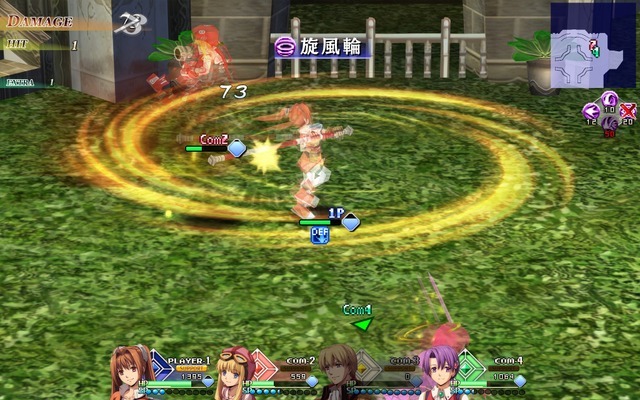
Task: Use the left purple skill costing 12
Action: point(591,111)
